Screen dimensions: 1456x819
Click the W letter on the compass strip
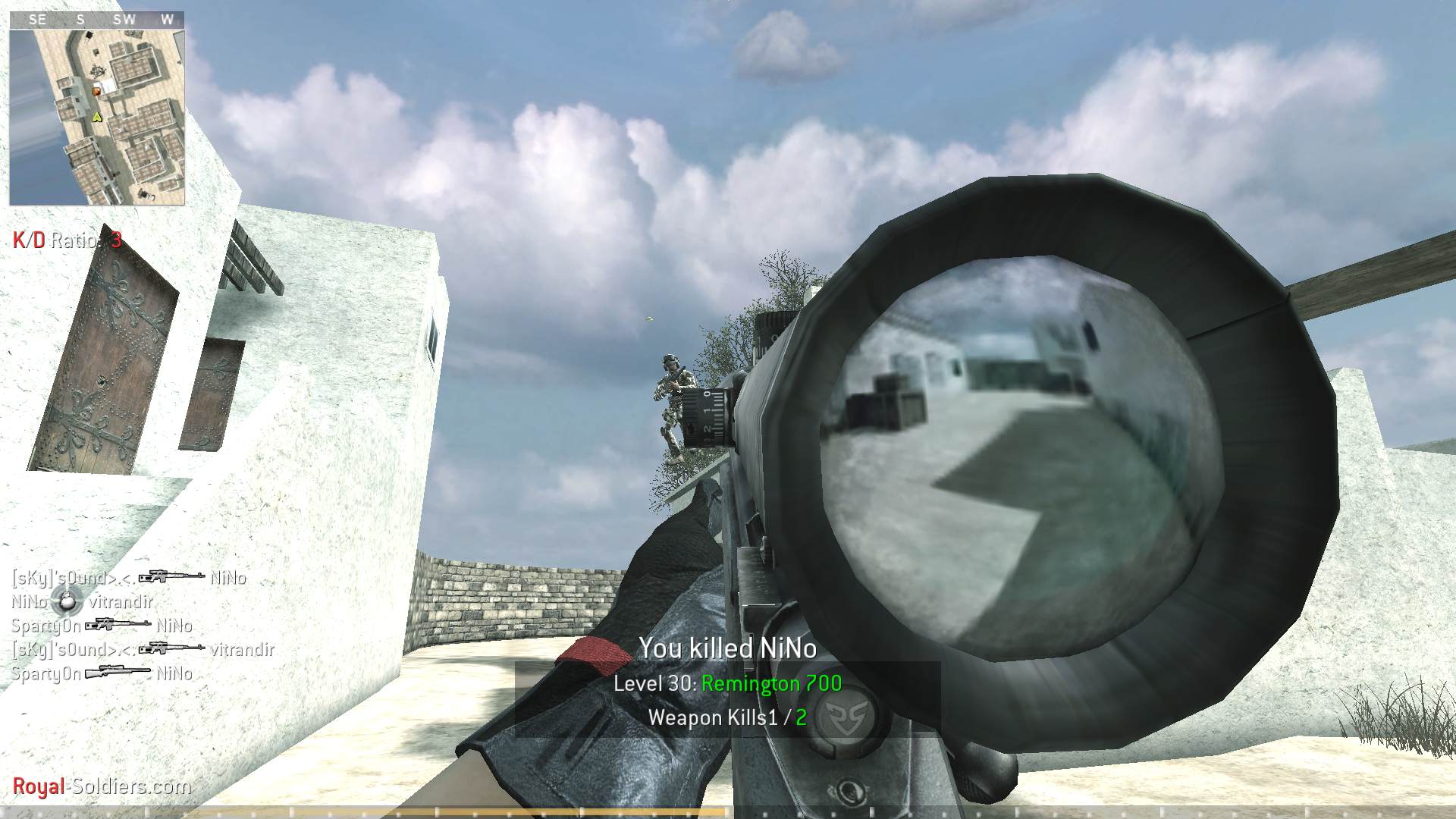[x=168, y=19]
